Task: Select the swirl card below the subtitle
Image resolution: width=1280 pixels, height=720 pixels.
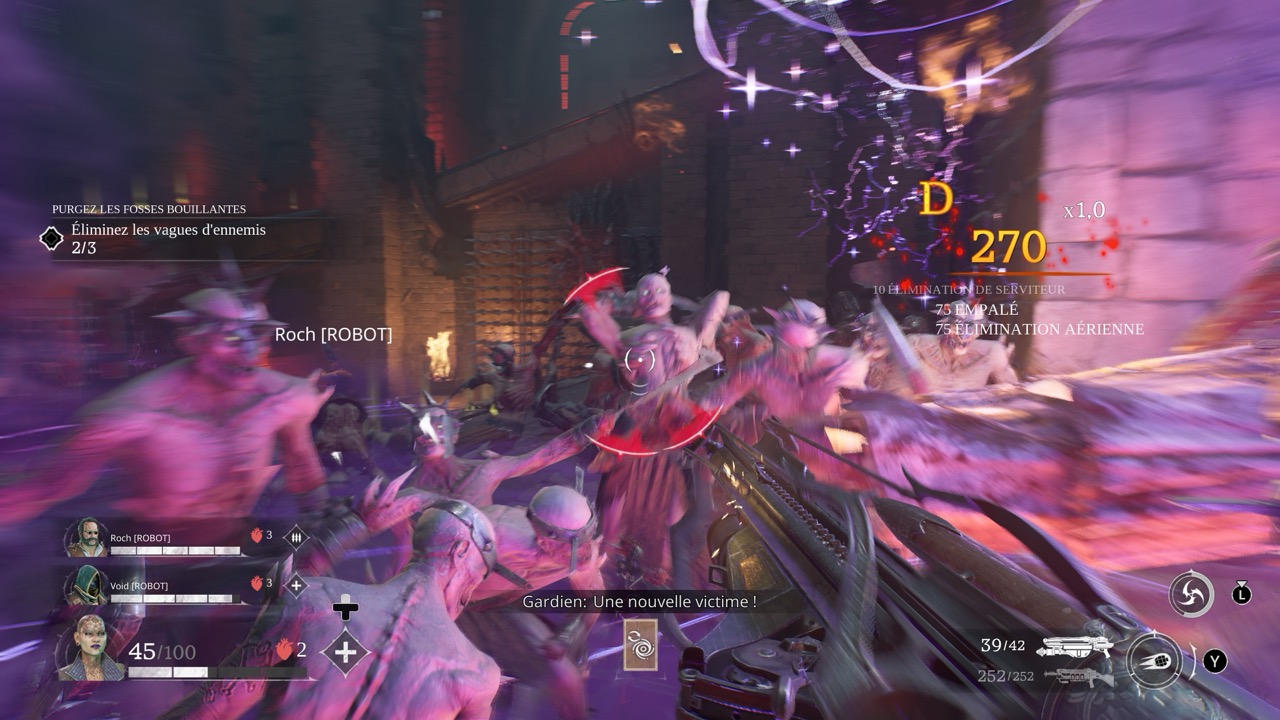Action: (x=639, y=645)
